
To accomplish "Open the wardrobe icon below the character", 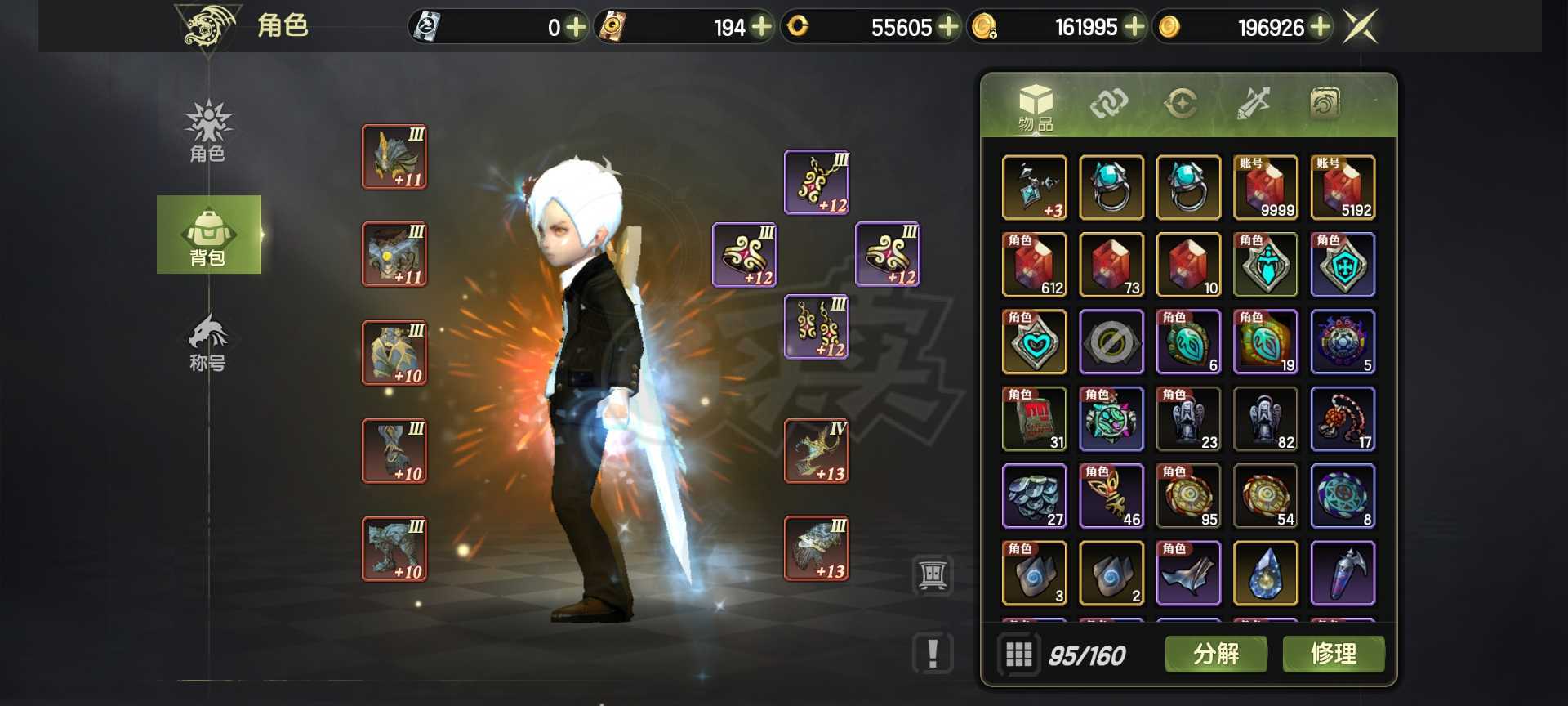I will (933, 575).
